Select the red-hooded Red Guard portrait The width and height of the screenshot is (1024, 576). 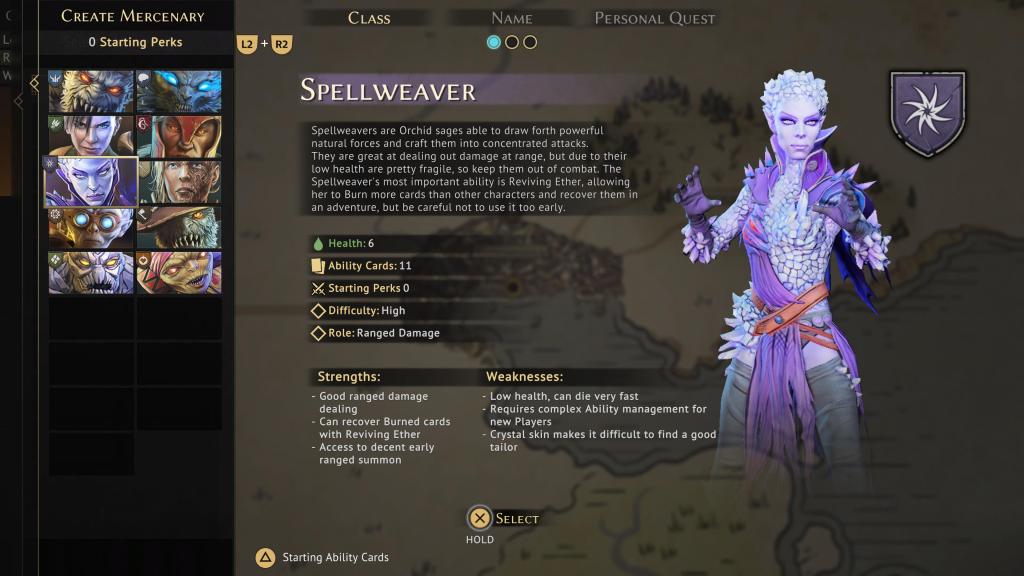(x=179, y=137)
